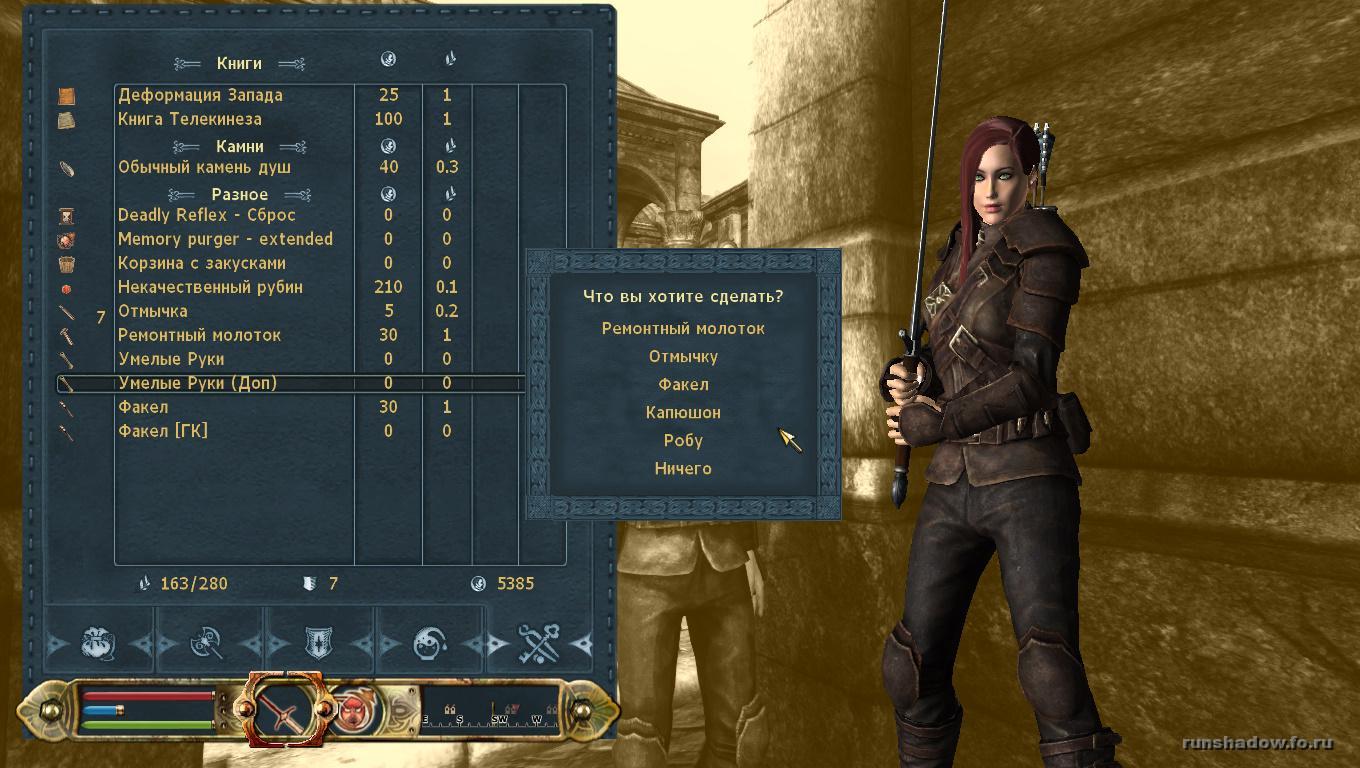The image size is (1360, 768).
Task: Switch to the all-items bag tab
Action: tap(99, 643)
